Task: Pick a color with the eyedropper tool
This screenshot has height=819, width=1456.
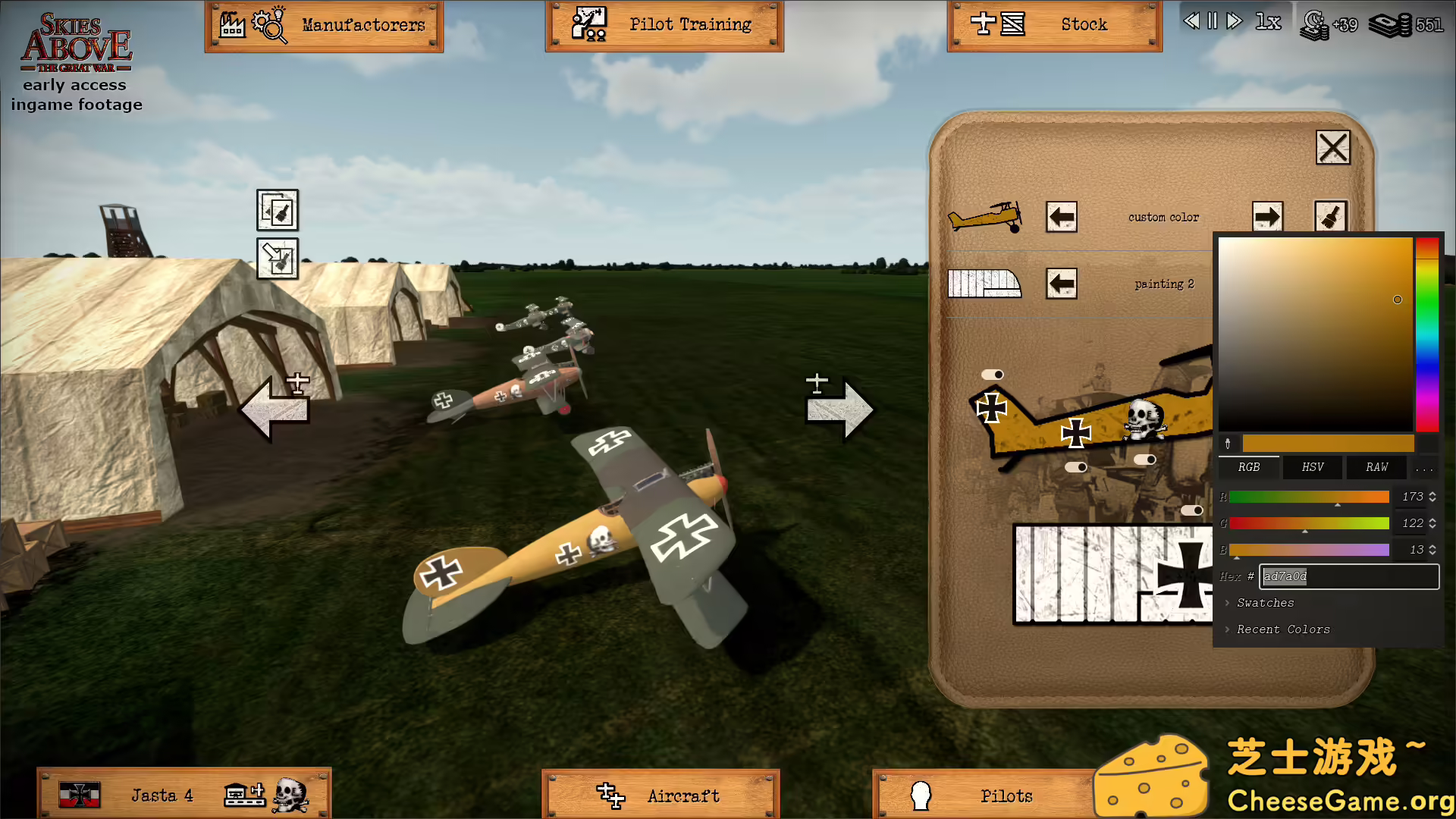Action: [1227, 444]
